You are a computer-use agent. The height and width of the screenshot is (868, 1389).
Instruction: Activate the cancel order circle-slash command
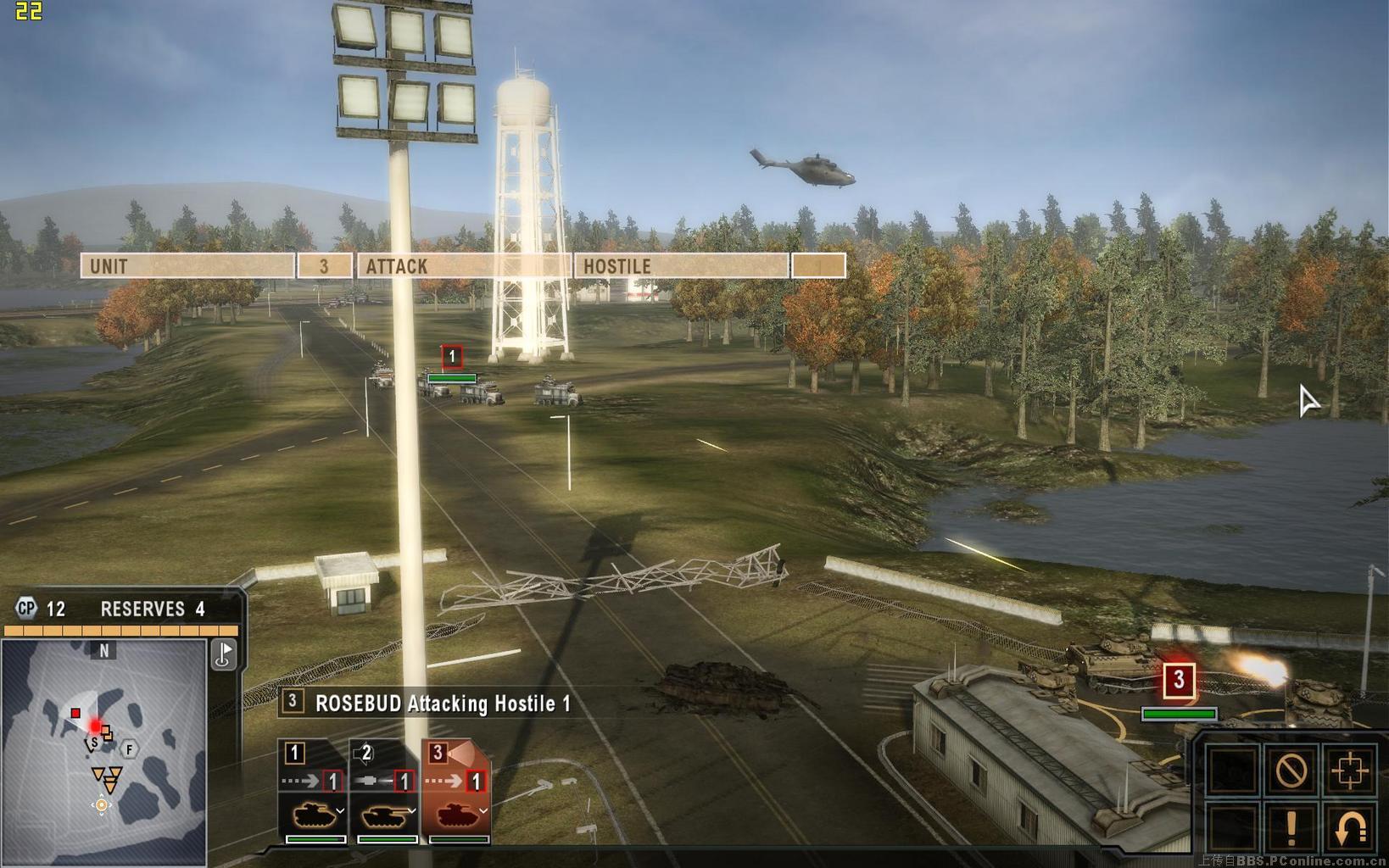coord(1291,771)
